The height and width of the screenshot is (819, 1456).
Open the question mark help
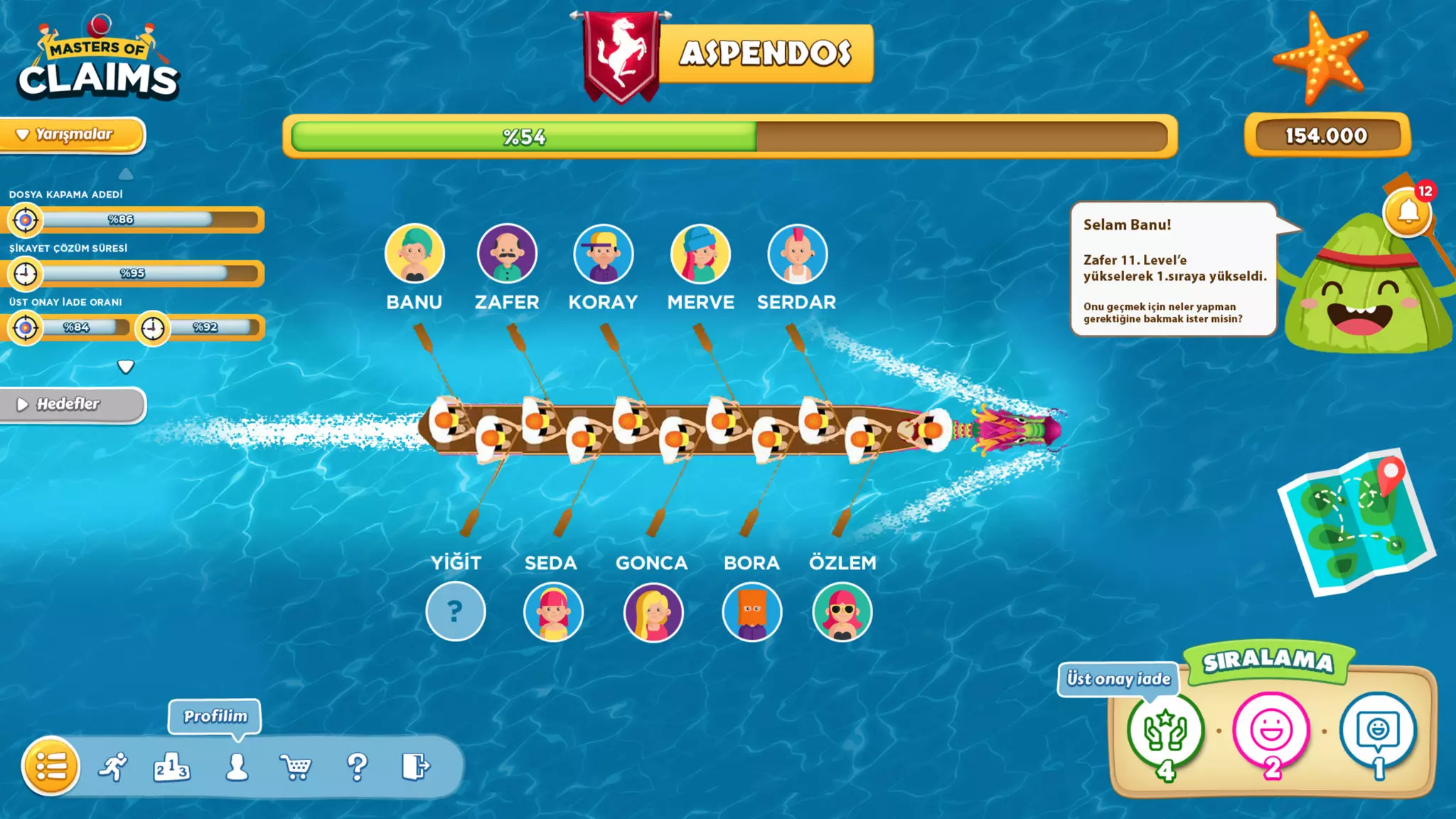(357, 767)
